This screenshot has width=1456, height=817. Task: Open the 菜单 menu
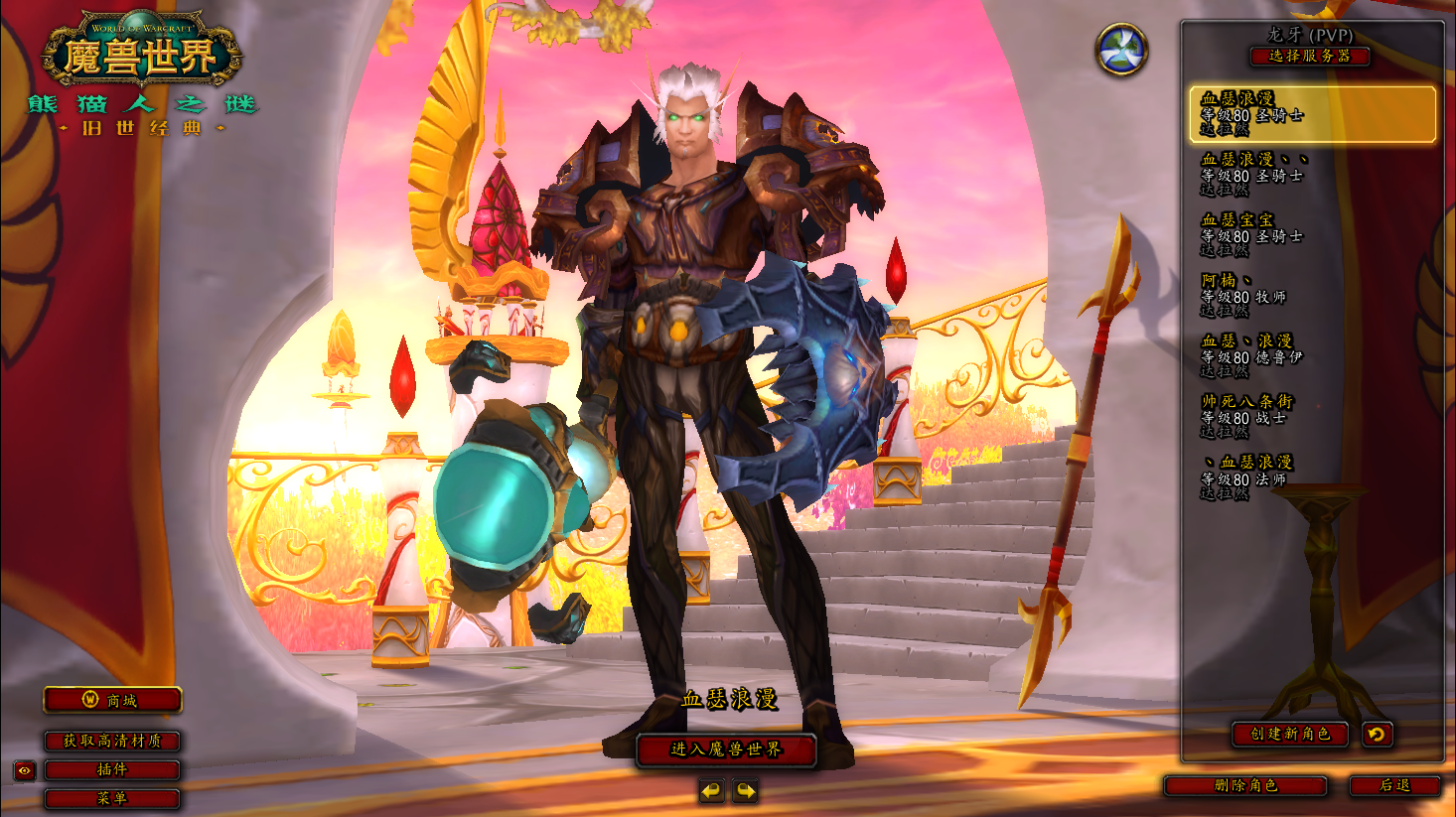[112, 798]
